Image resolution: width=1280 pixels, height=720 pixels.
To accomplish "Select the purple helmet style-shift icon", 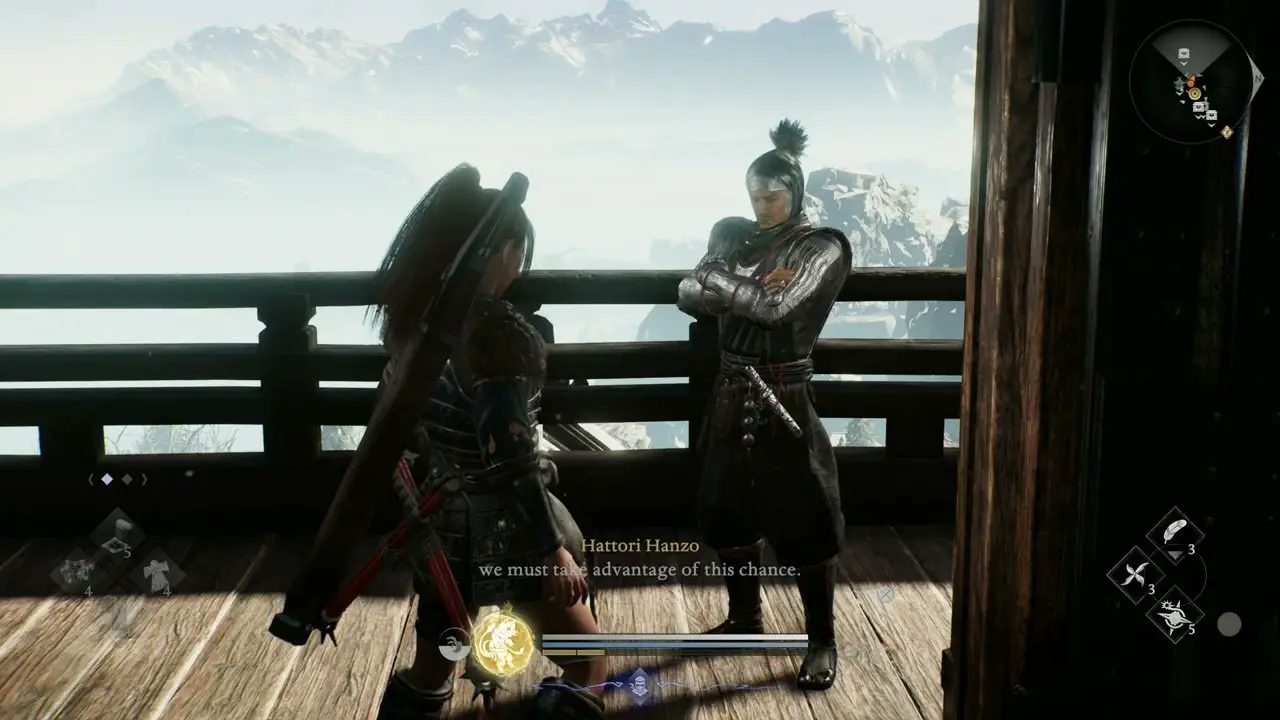I will [x=639, y=685].
